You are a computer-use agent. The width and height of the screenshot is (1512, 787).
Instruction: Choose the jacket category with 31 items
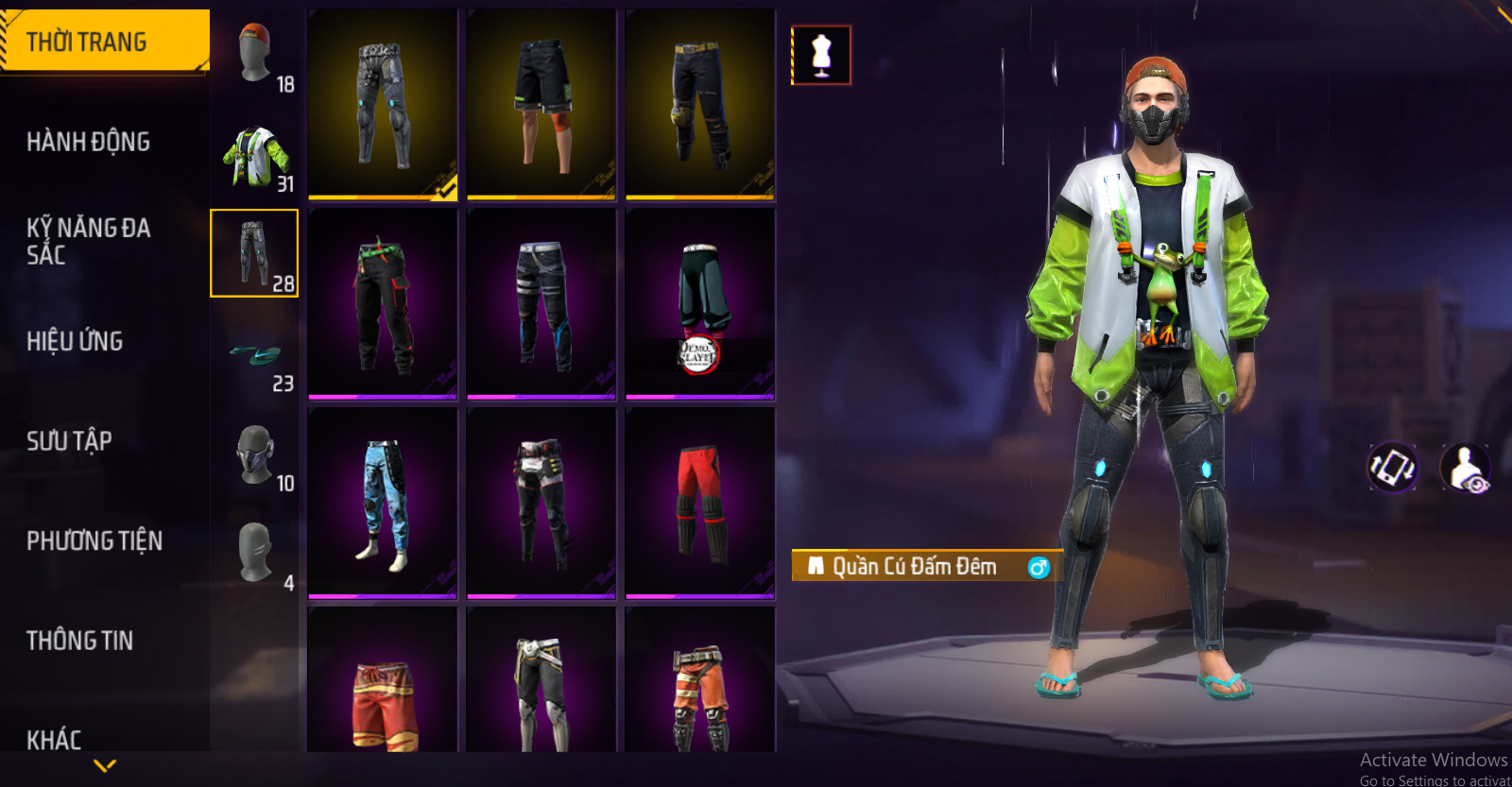[255, 158]
